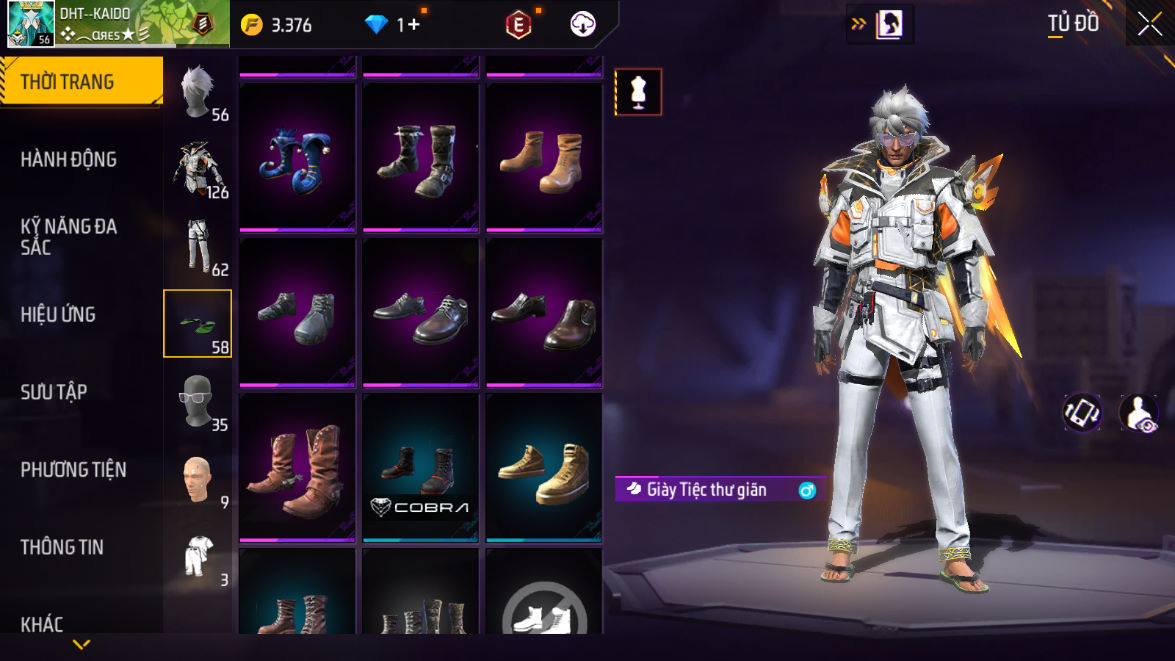Tap the player profile avatar
This screenshot has width=1175, height=661.
tap(30, 24)
